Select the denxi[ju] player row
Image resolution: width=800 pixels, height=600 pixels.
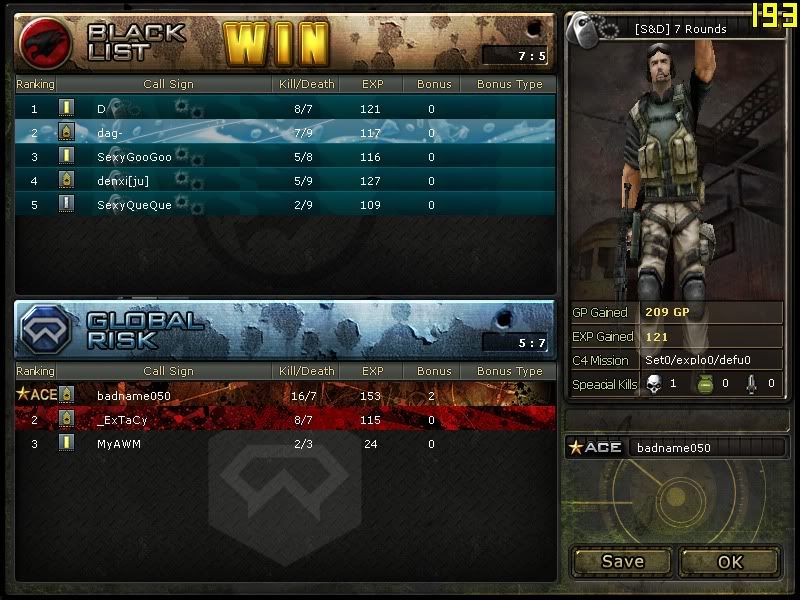[x=285, y=181]
